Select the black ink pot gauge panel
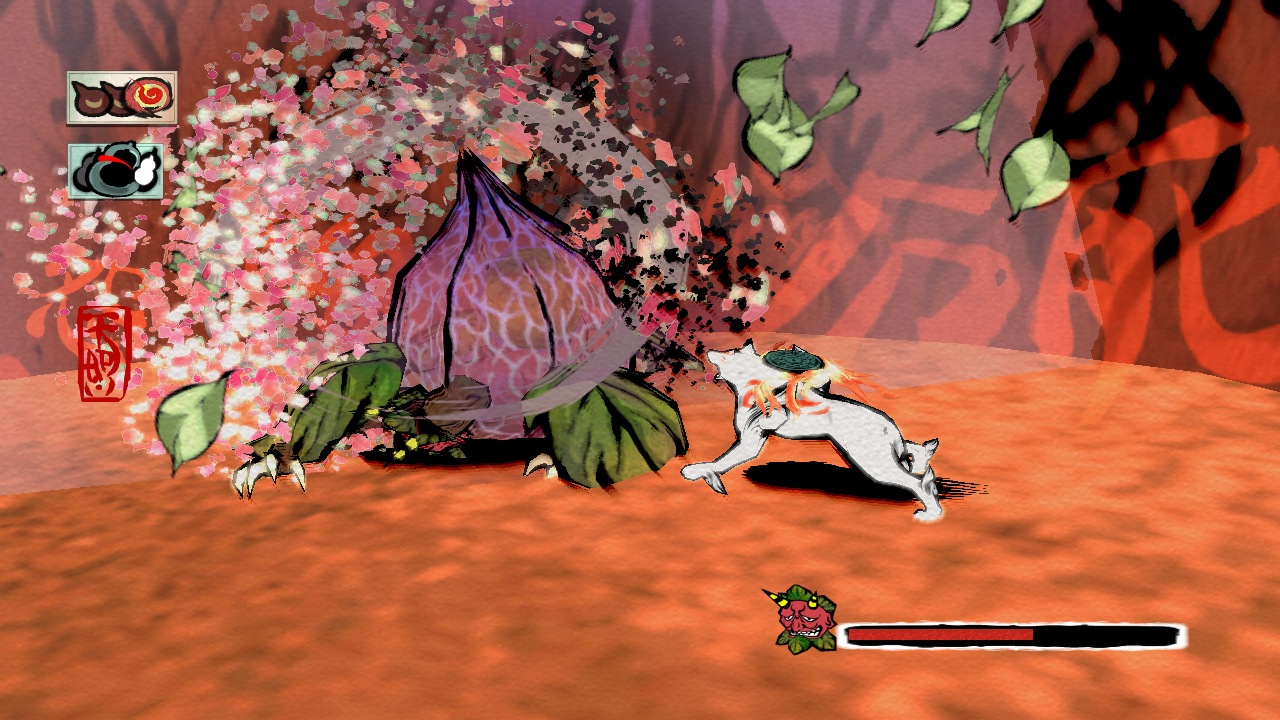1280x720 pixels. (x=116, y=171)
